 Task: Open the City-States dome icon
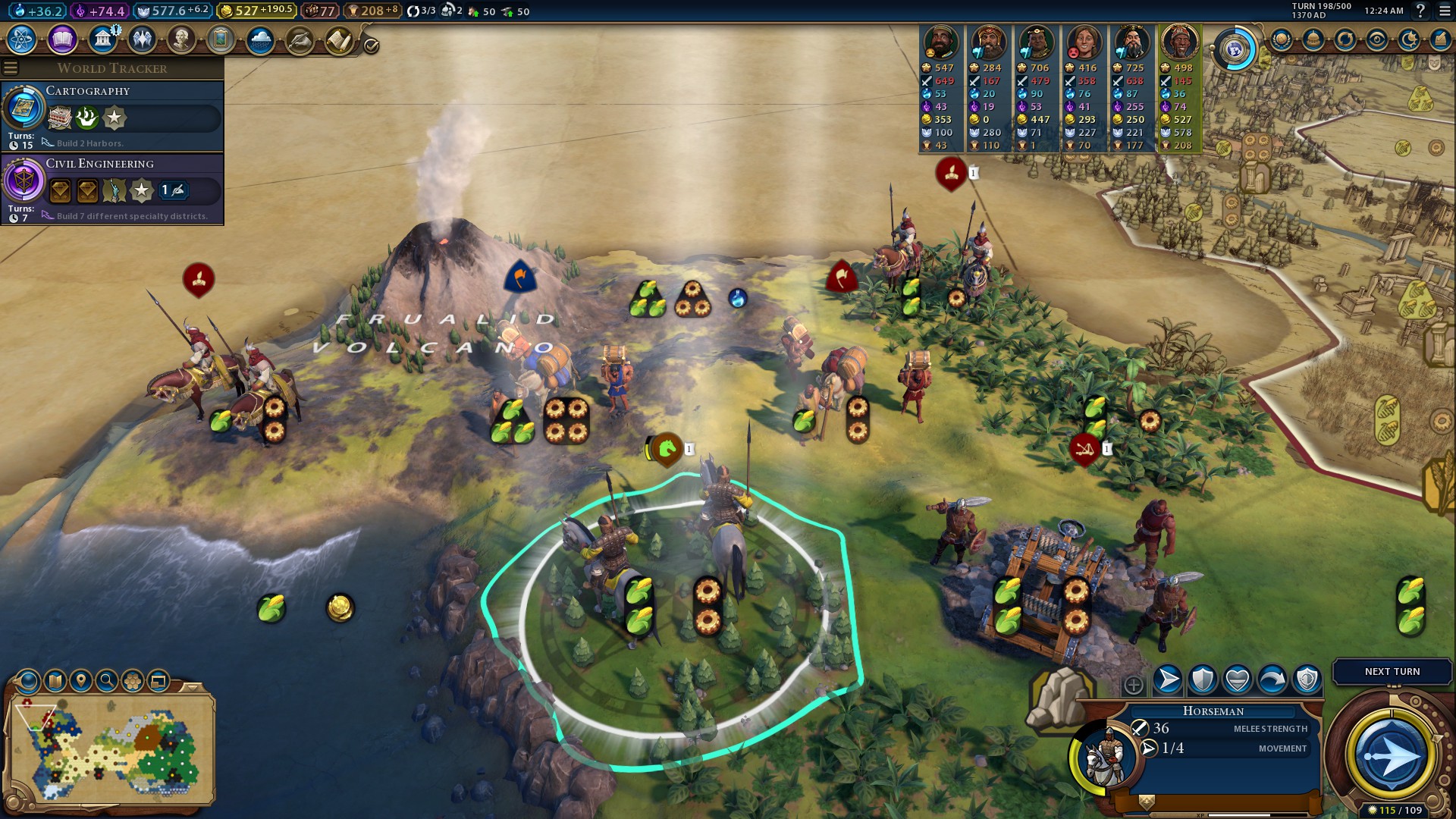pyautogui.click(x=1313, y=39)
